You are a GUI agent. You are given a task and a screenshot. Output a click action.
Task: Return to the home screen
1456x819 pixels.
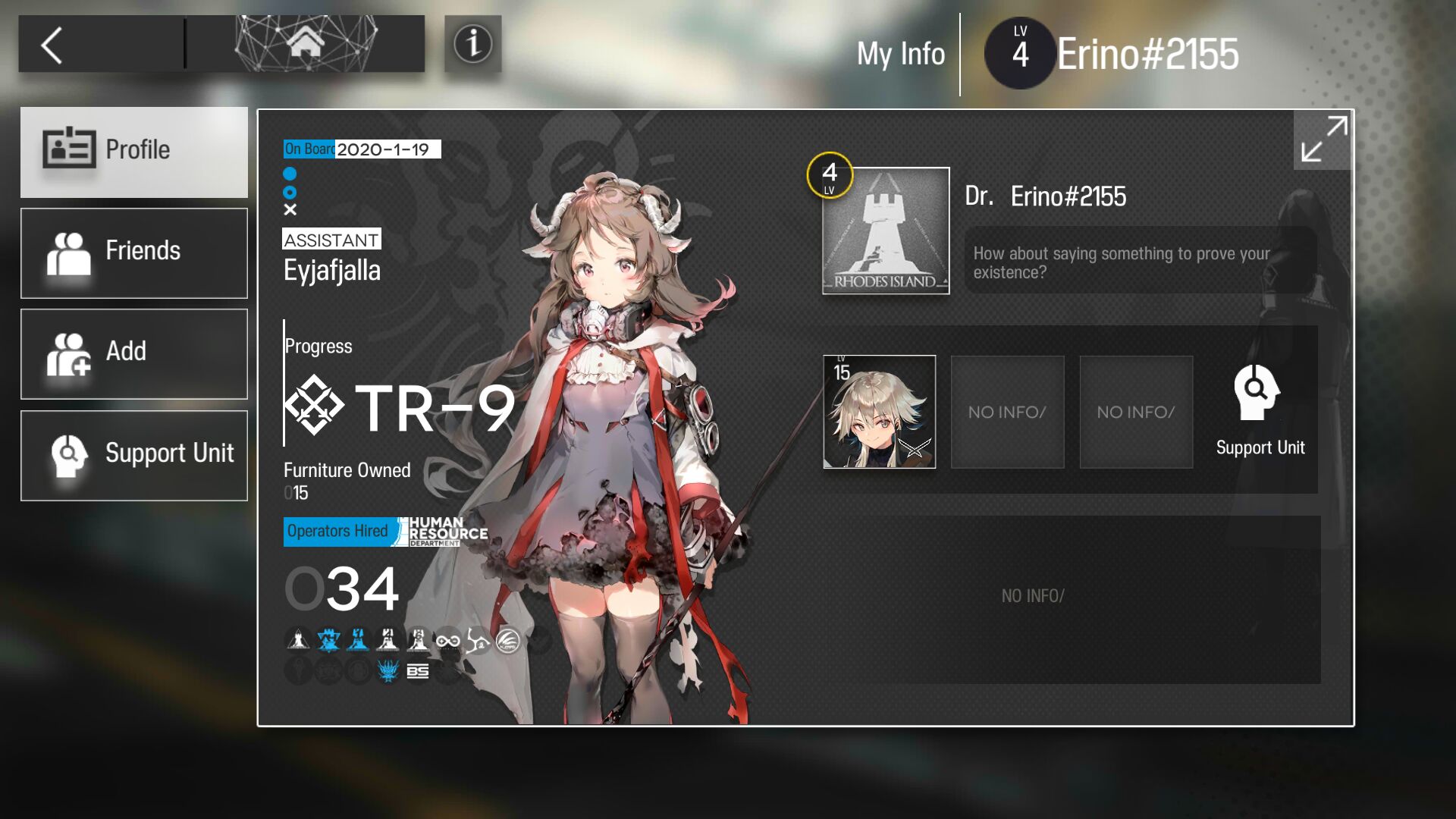point(305,44)
